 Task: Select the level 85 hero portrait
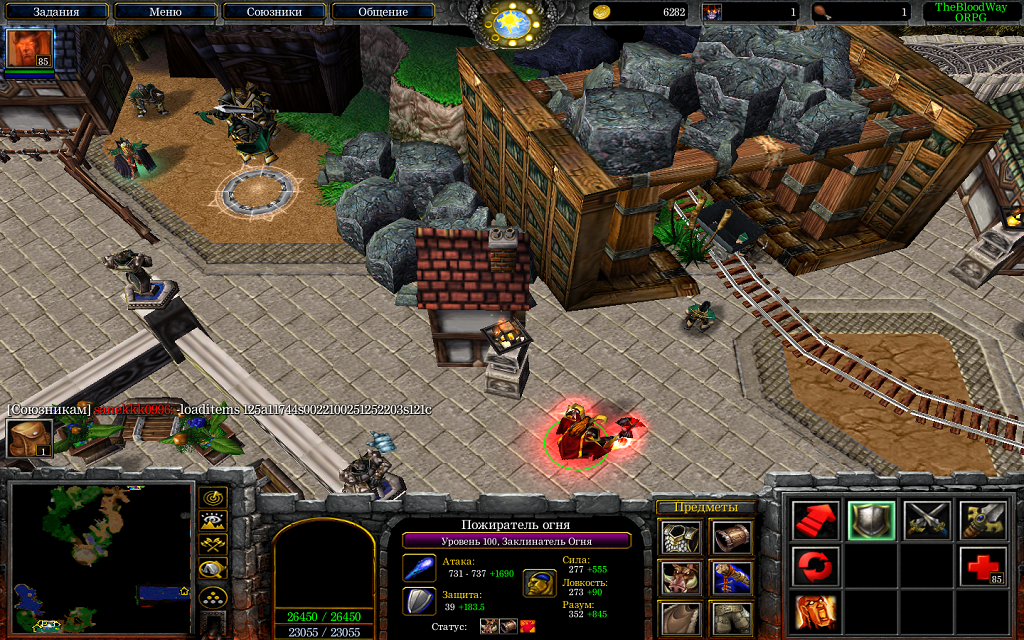click(29, 49)
